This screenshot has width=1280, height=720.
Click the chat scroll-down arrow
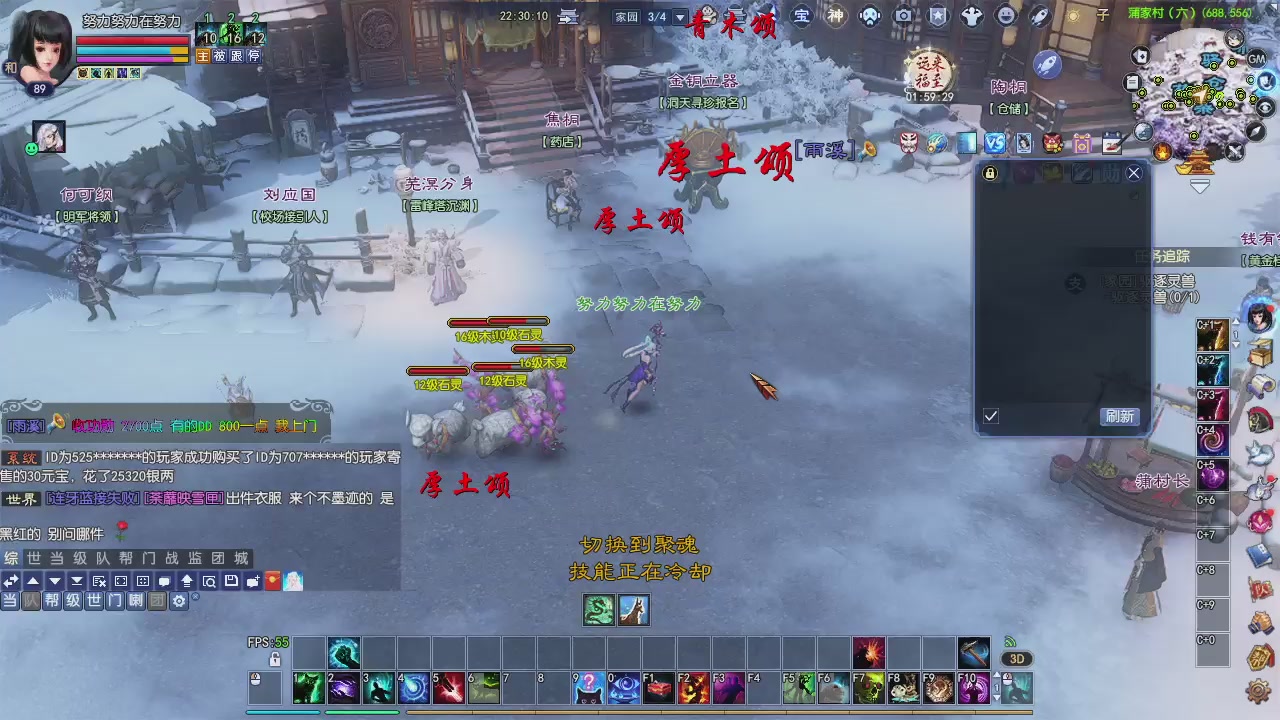point(54,581)
